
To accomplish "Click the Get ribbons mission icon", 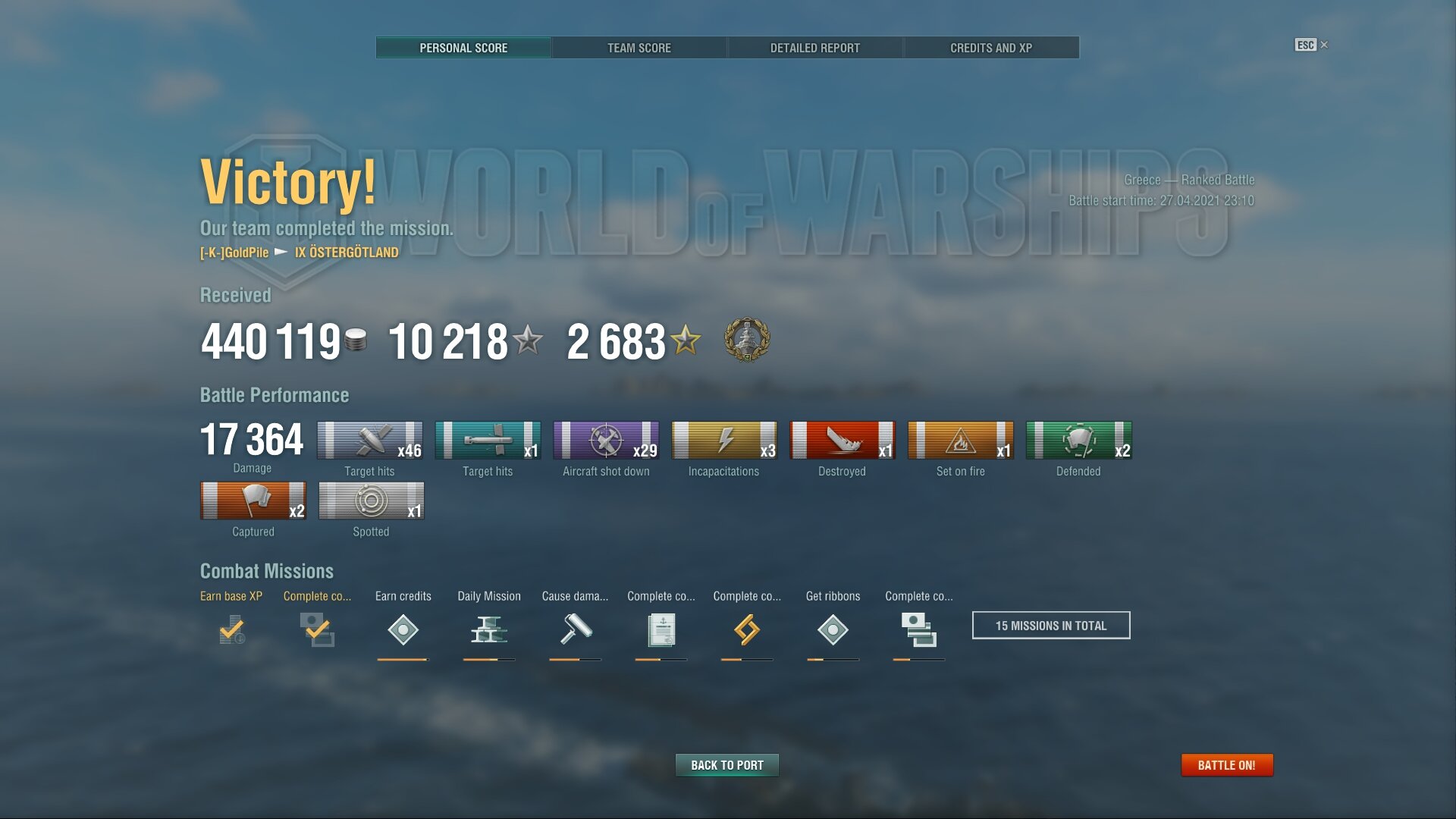I will pos(833,629).
